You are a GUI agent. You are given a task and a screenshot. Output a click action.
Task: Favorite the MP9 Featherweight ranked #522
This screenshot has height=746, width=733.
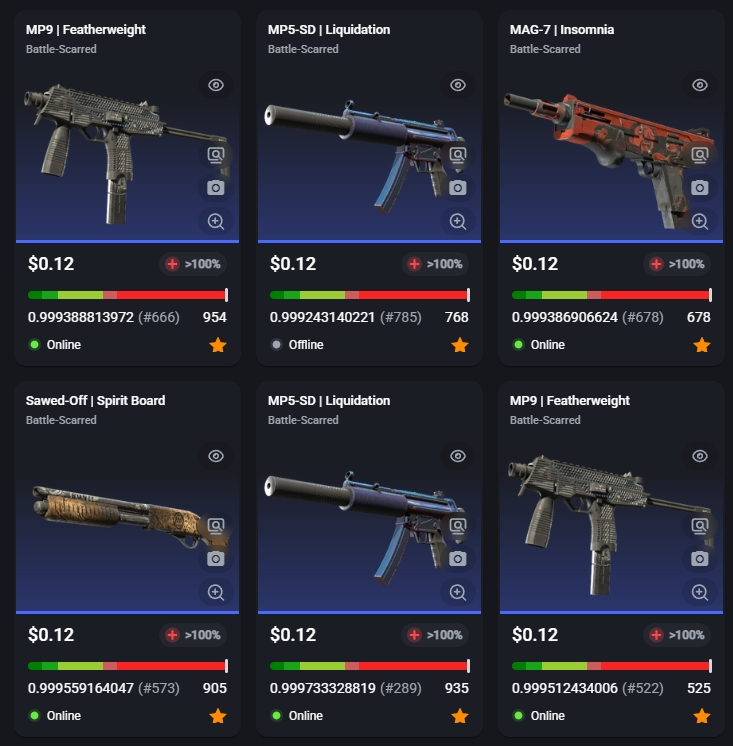(x=702, y=716)
